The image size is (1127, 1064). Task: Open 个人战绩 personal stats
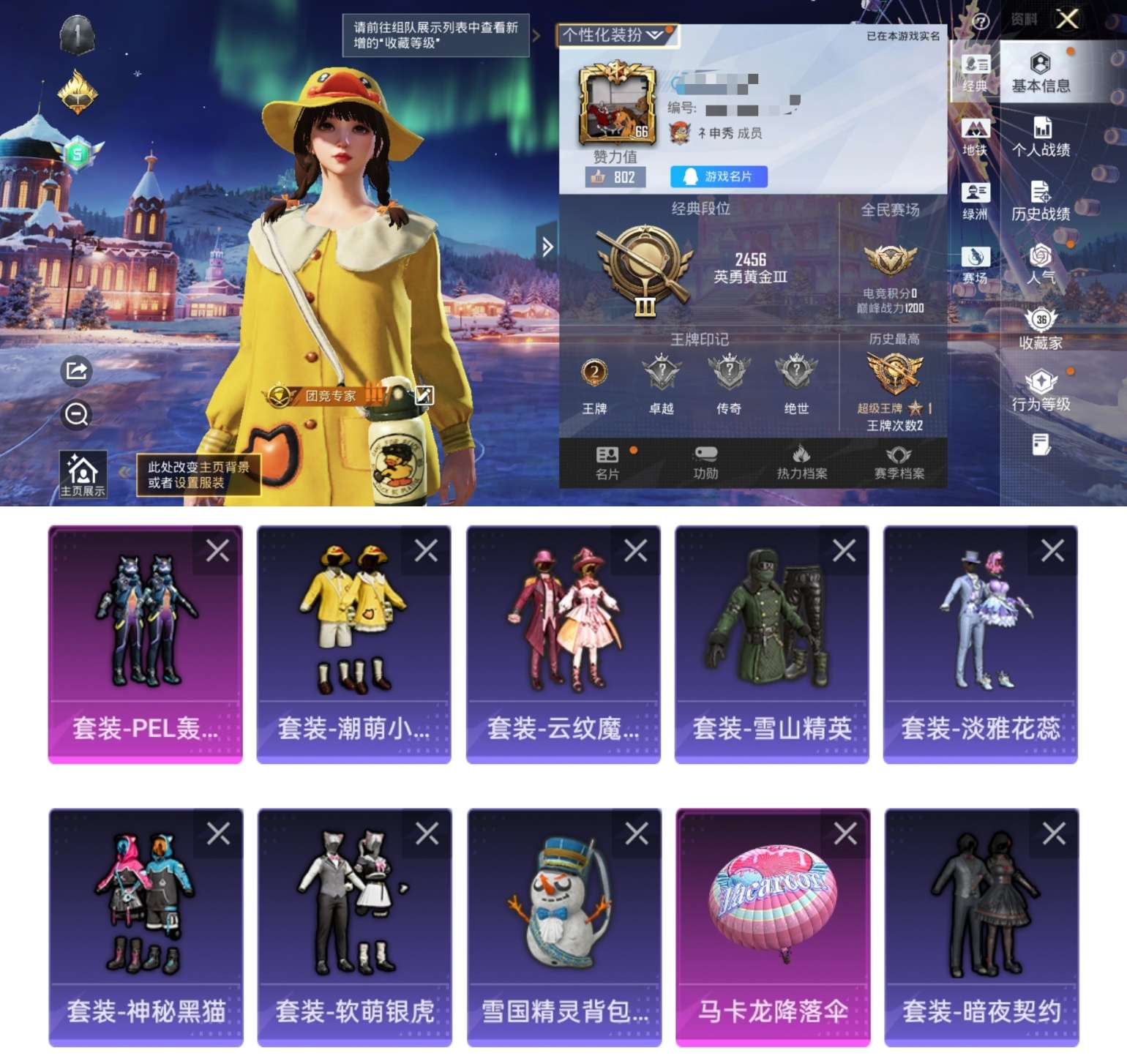(1041, 138)
